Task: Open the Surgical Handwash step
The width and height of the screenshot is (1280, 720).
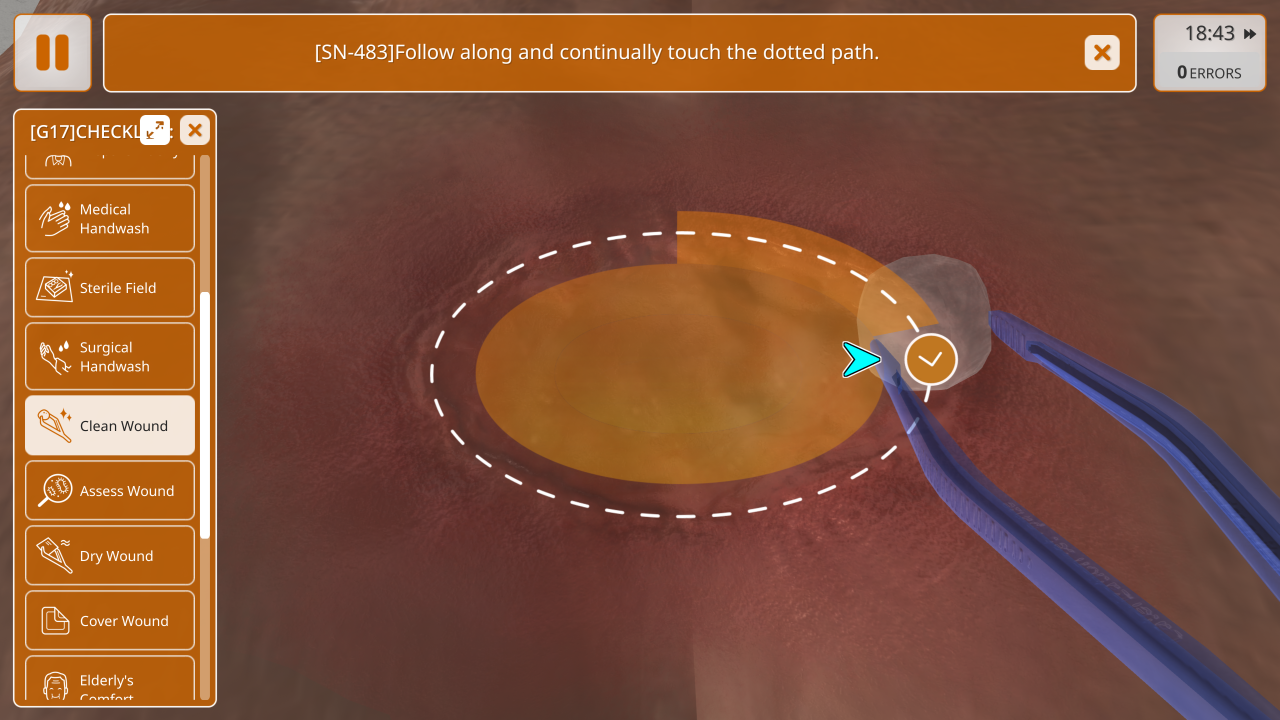Action: (x=110, y=356)
